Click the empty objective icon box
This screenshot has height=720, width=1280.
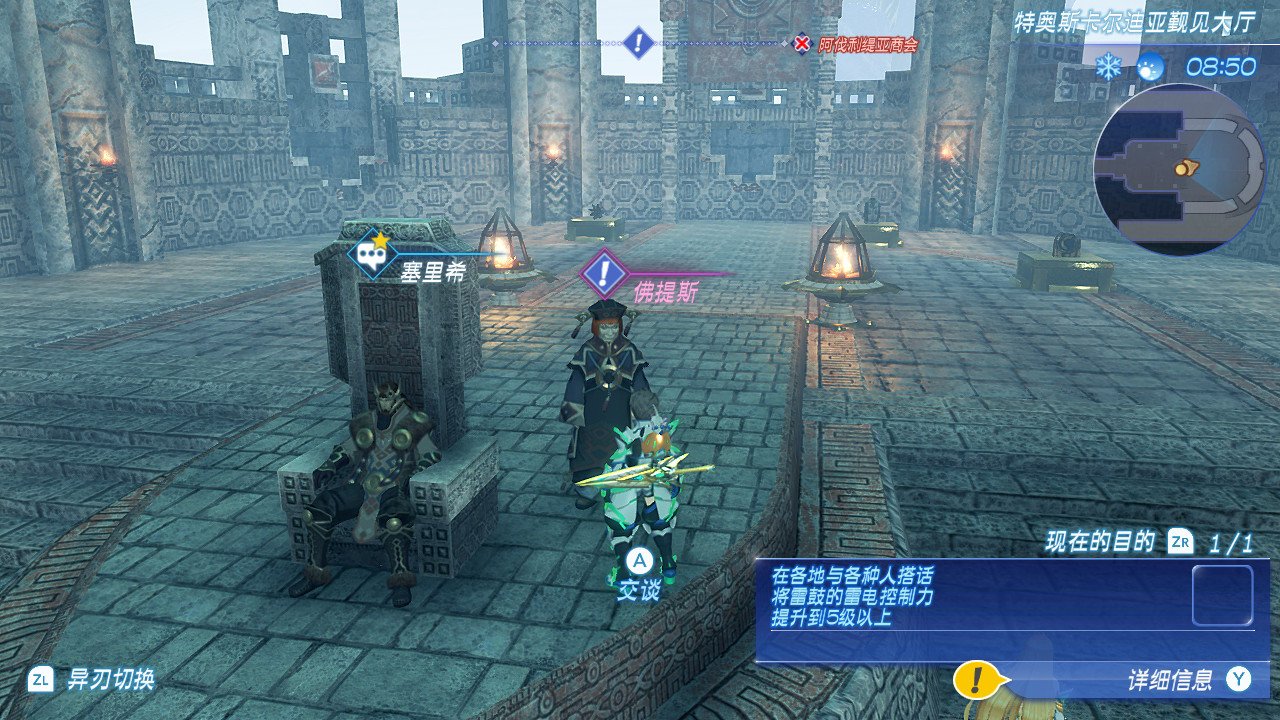(1222, 596)
